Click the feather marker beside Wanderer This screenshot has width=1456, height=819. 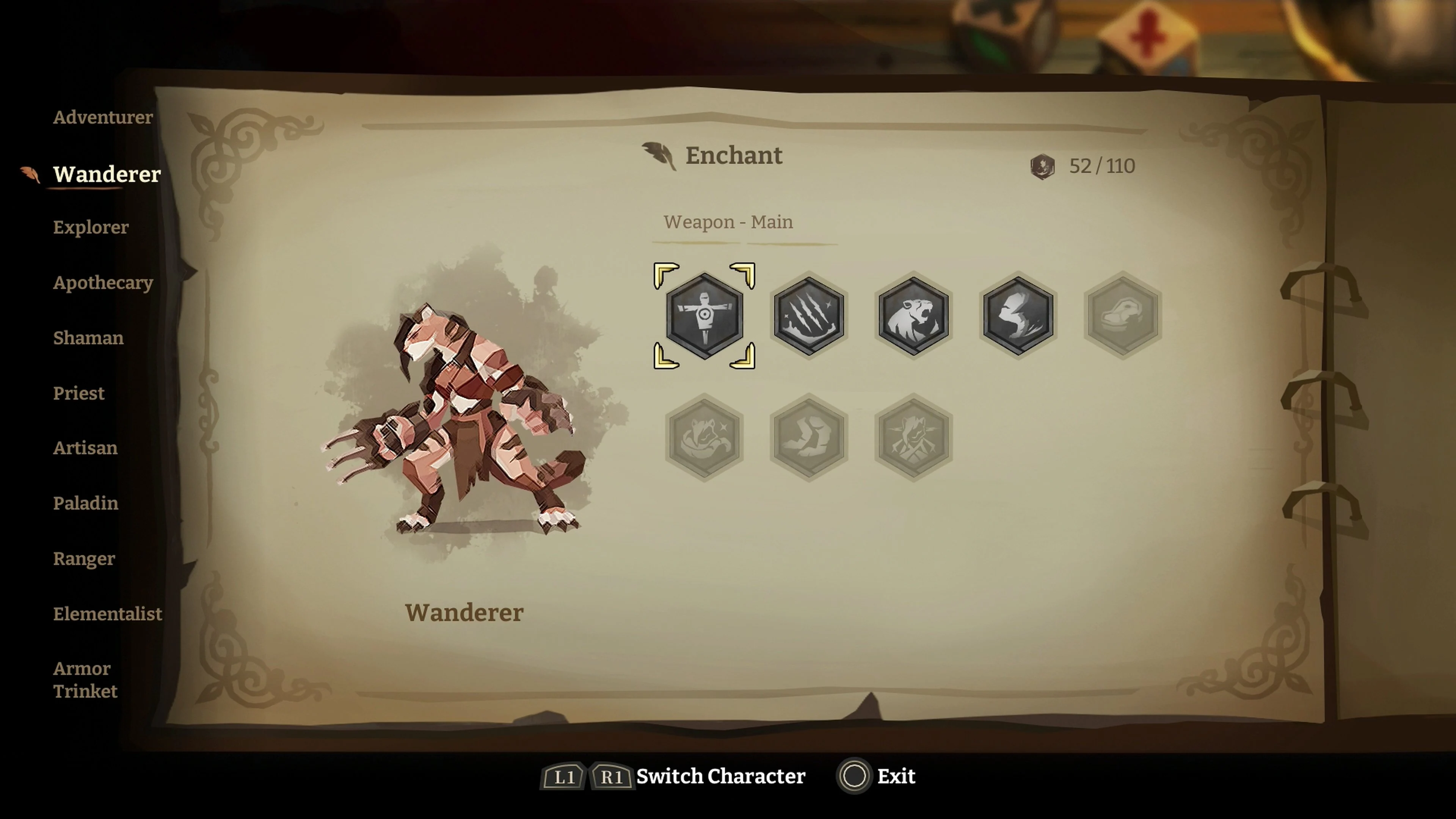[x=30, y=175]
